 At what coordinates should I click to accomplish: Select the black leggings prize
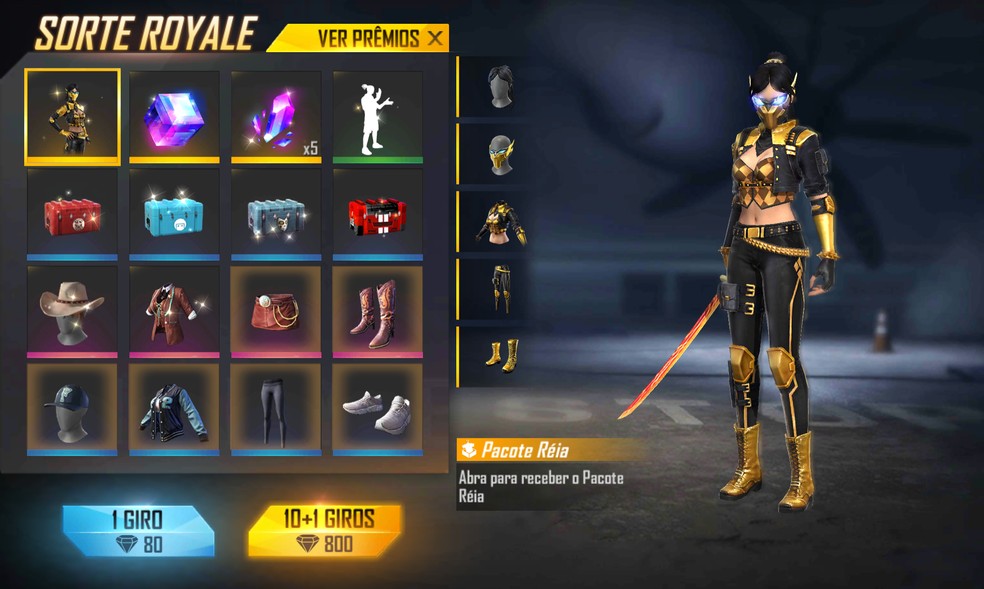click(x=276, y=409)
